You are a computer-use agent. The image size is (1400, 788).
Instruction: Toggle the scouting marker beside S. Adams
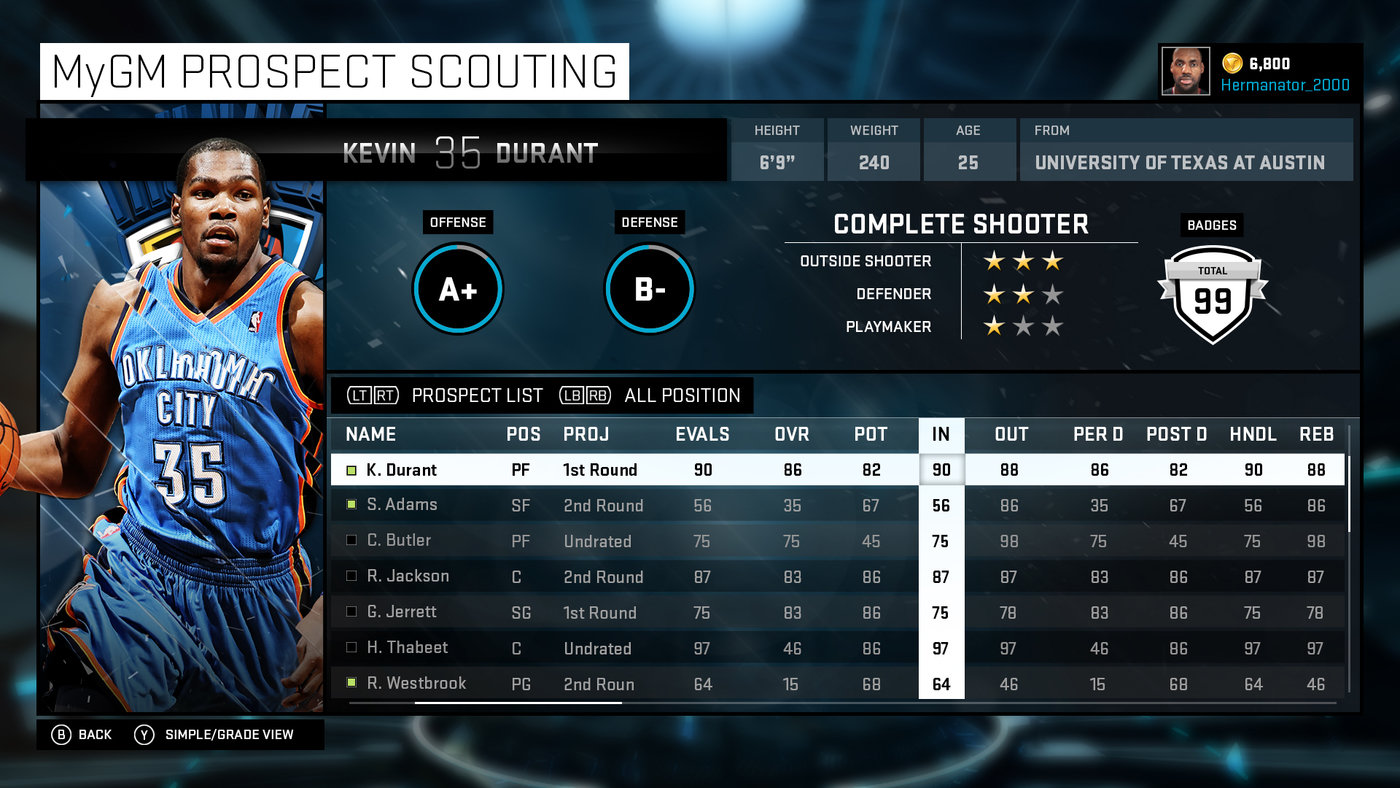coord(351,505)
